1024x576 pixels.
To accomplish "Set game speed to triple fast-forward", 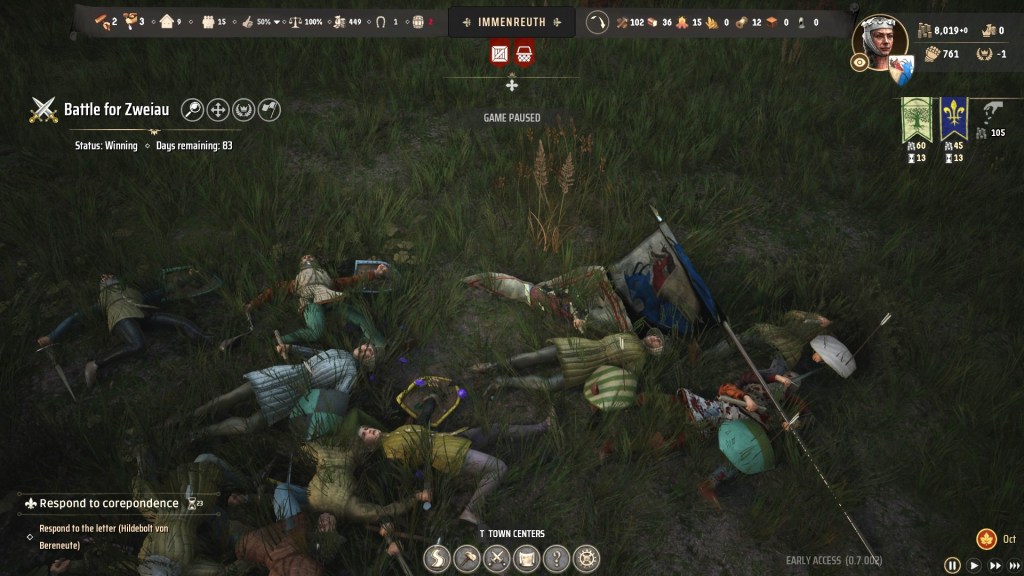I will click(x=1013, y=565).
